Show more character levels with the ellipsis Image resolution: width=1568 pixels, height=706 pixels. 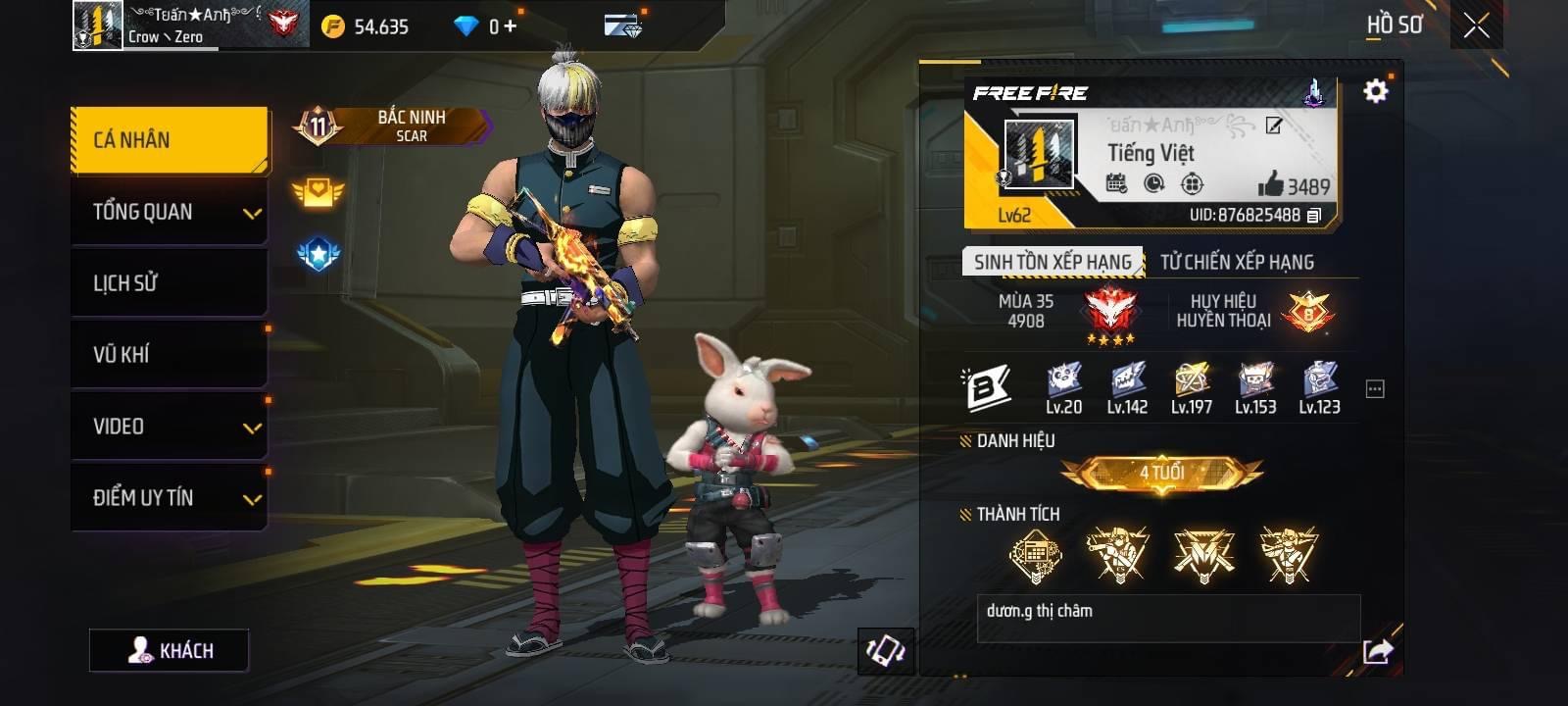click(x=1375, y=389)
